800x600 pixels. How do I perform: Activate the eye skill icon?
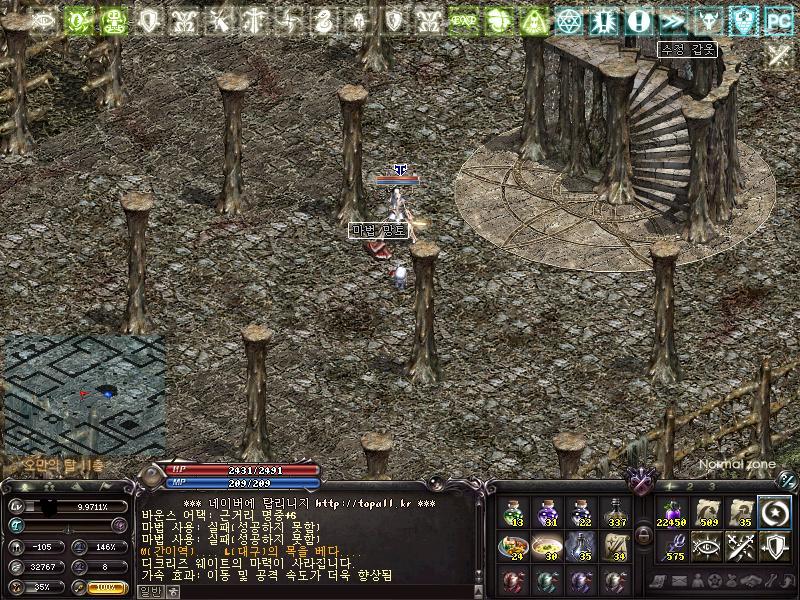tap(706, 547)
